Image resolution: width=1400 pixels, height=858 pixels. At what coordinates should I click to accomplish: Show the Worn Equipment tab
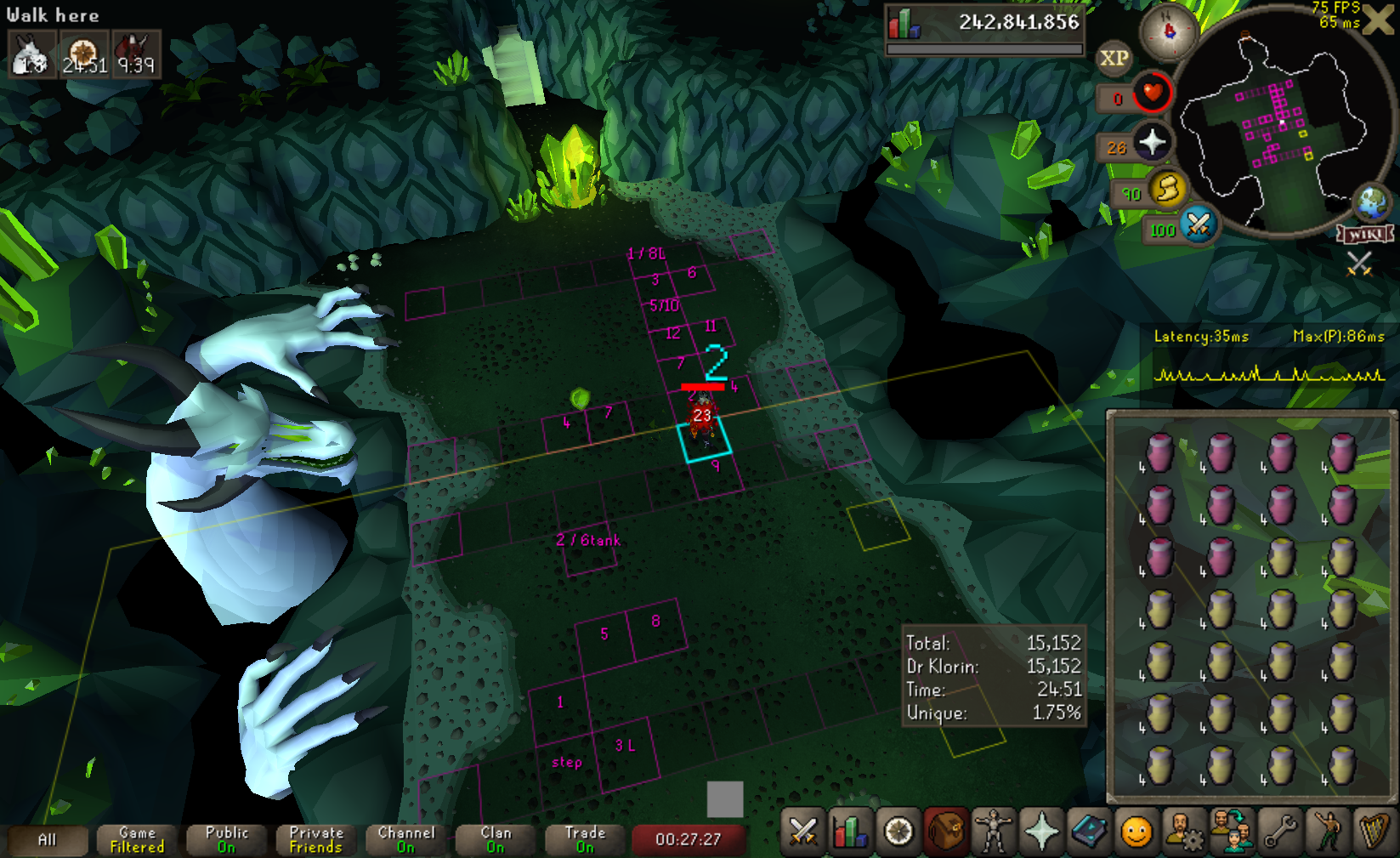pos(994,832)
